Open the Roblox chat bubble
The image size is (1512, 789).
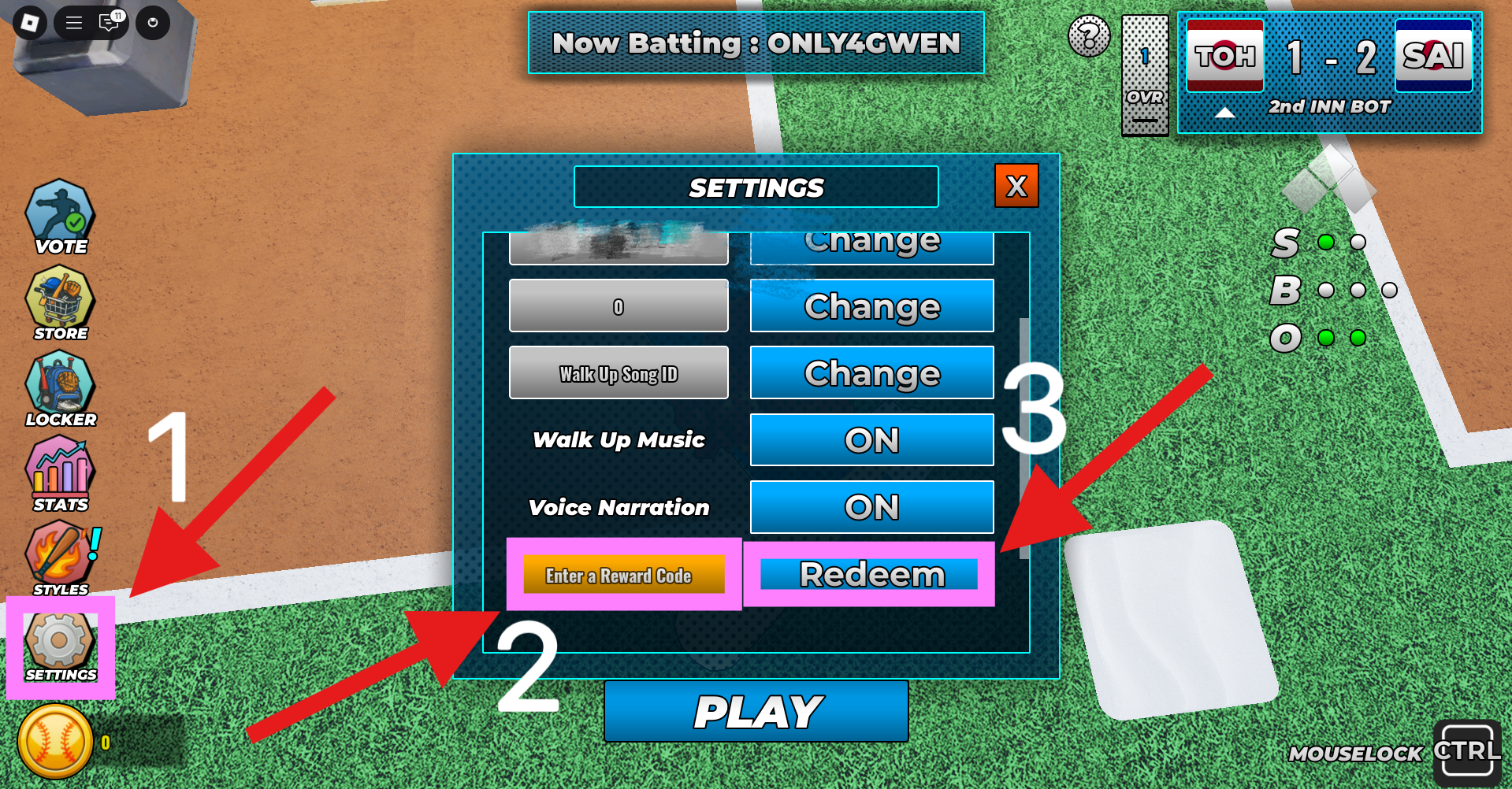(110, 22)
